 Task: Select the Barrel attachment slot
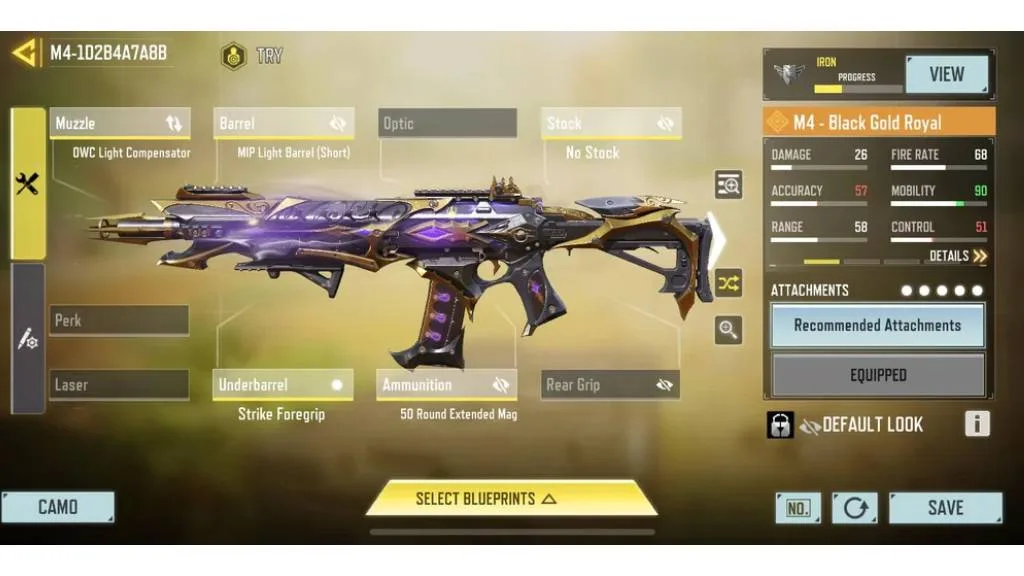(283, 124)
